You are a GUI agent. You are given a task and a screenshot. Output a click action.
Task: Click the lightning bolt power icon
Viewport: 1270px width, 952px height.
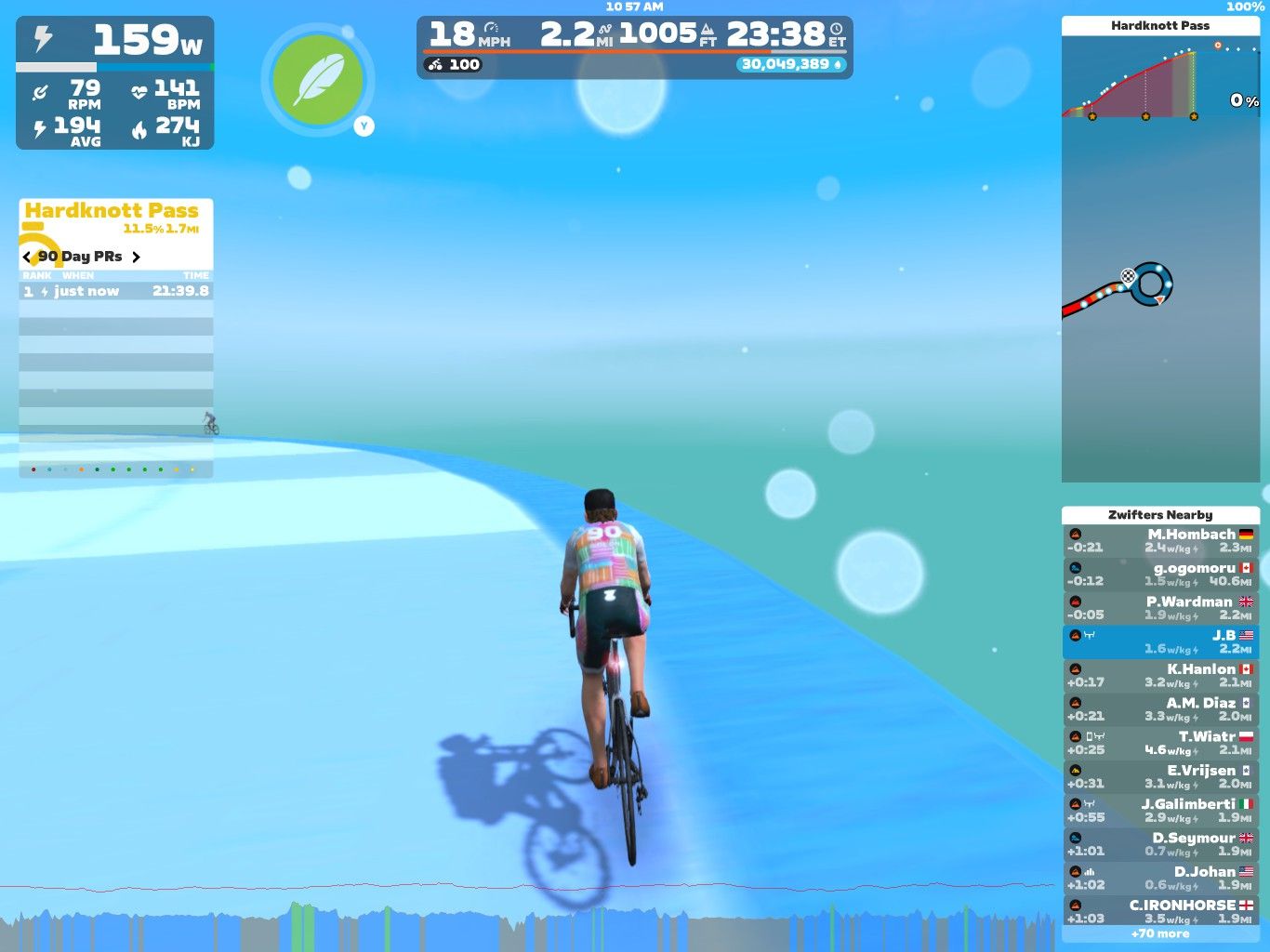pyautogui.click(x=45, y=38)
